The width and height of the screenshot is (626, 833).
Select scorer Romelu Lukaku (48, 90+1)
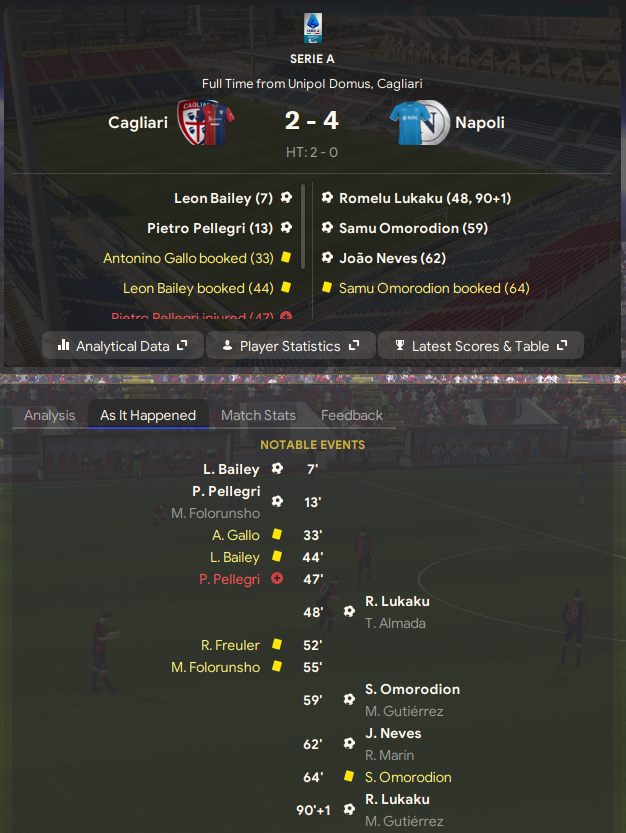[425, 198]
